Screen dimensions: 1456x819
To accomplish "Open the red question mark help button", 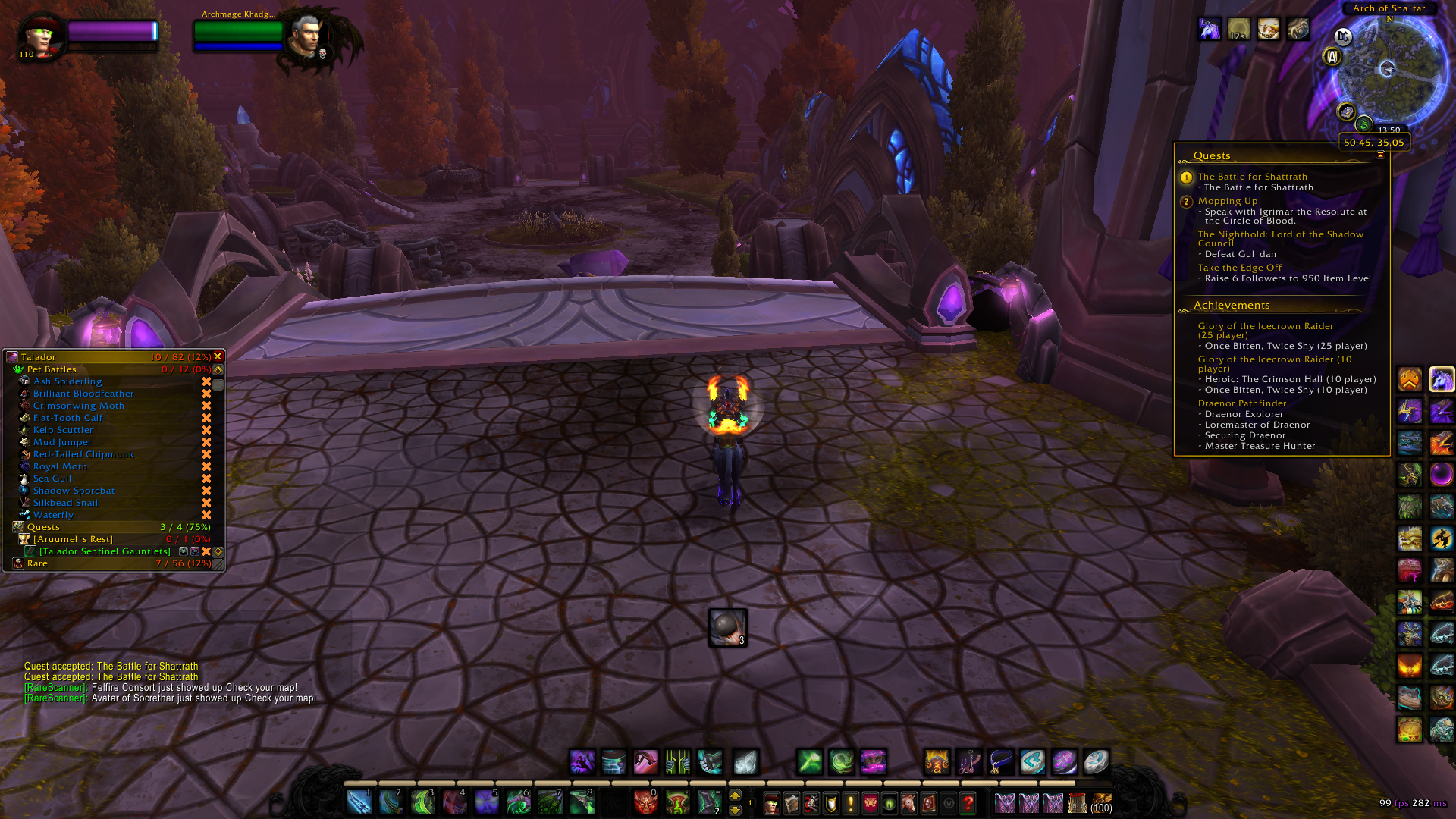I will click(968, 802).
